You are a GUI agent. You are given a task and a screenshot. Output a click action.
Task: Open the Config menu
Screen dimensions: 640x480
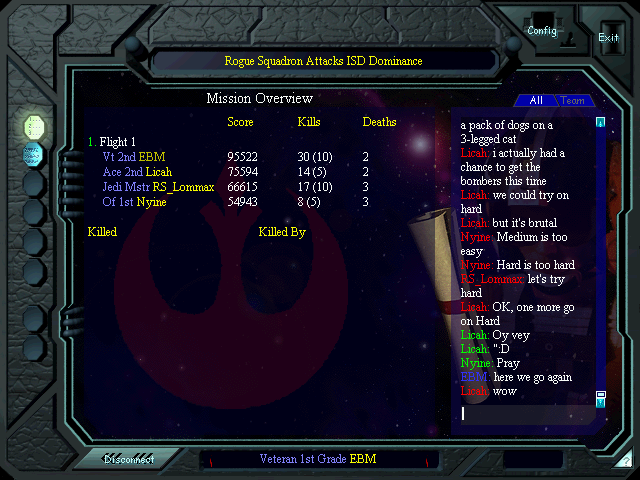click(x=542, y=30)
